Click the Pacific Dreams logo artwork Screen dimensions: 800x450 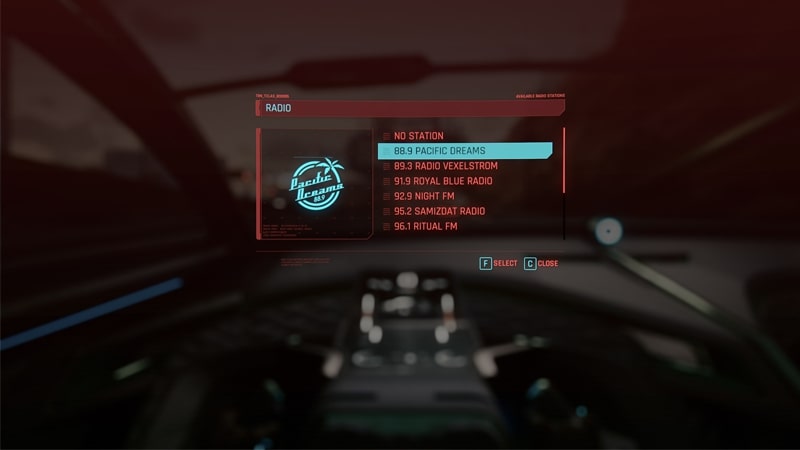point(316,183)
